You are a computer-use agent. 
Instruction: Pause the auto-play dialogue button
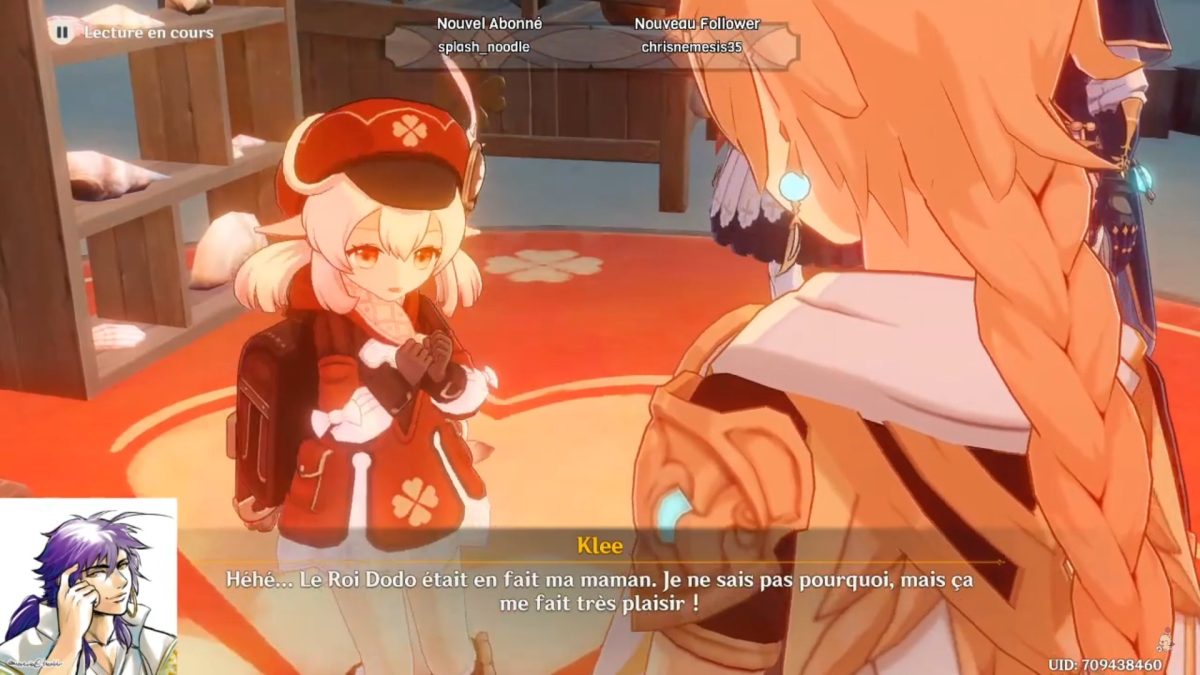pos(62,32)
